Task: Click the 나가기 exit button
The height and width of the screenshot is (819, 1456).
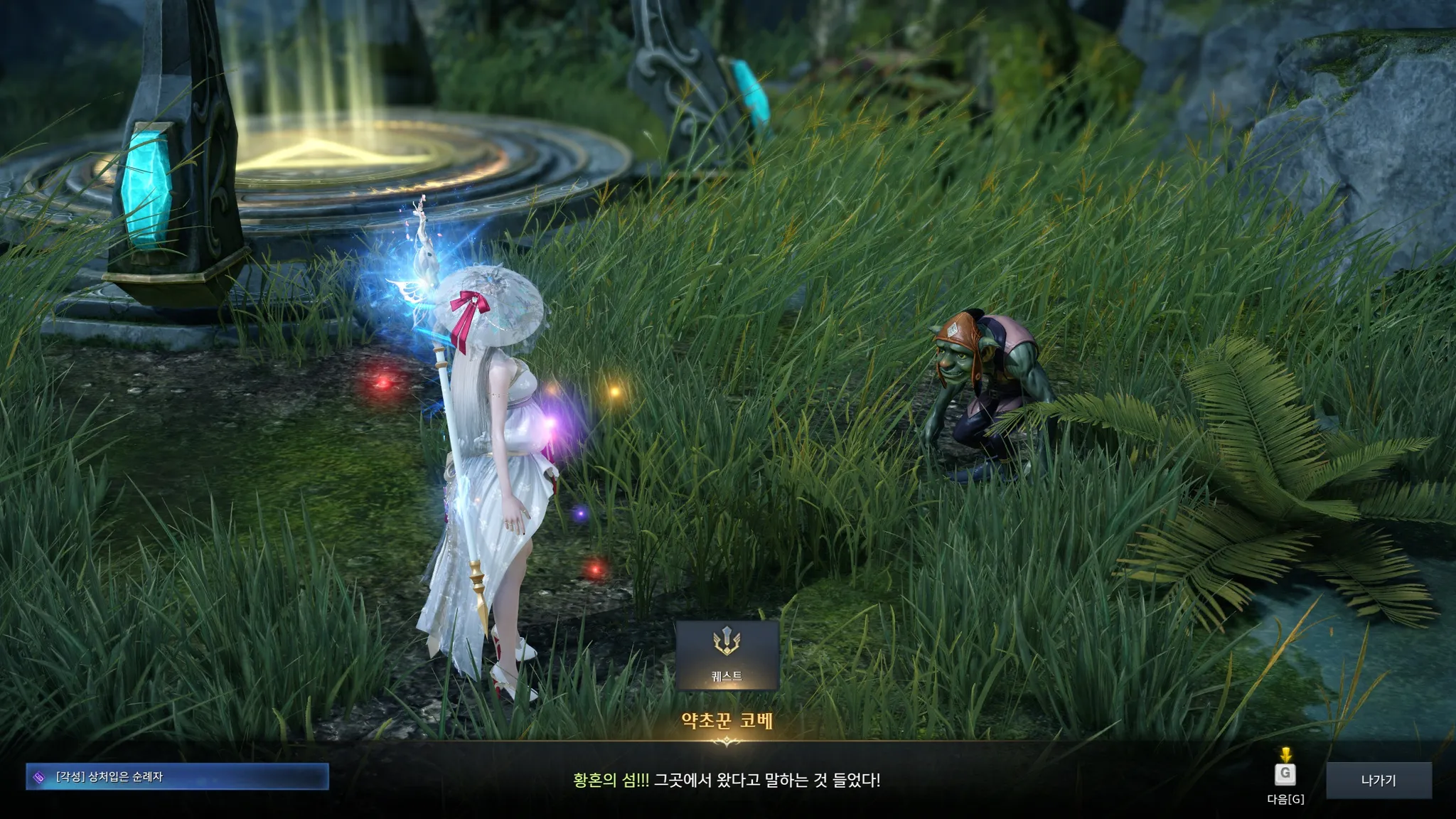Action: (1379, 780)
